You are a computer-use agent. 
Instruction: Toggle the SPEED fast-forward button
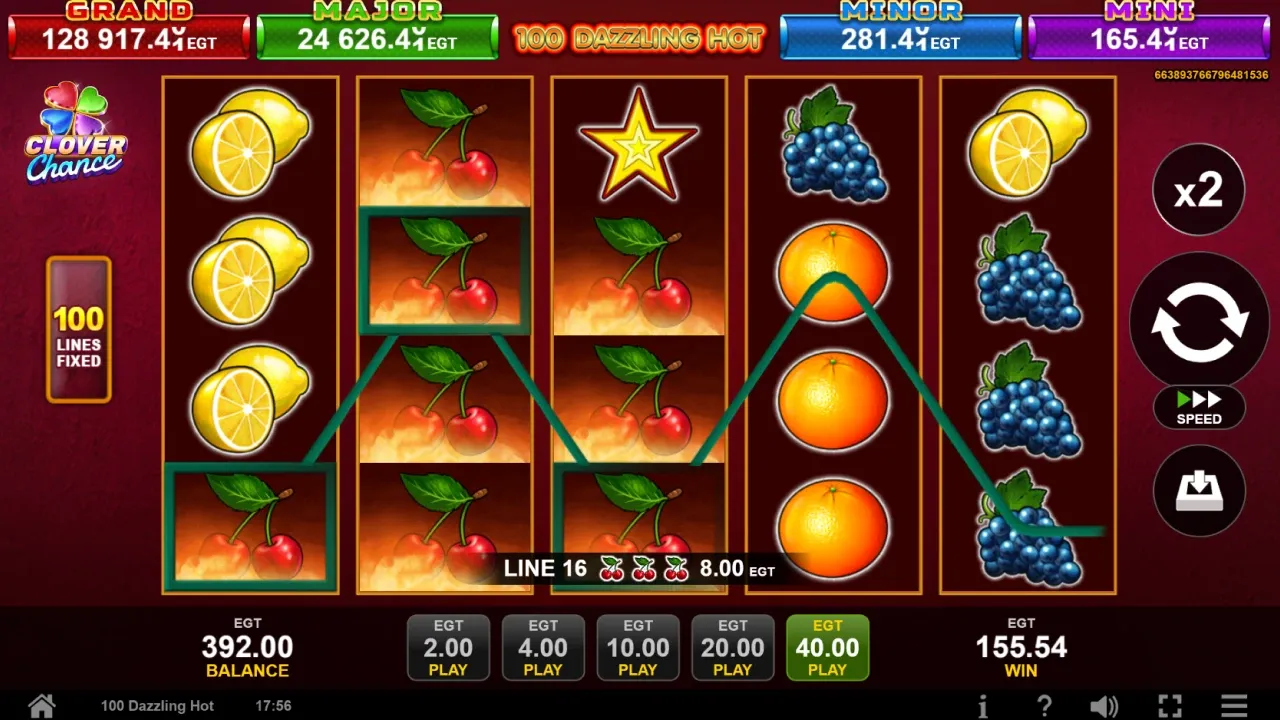click(1198, 407)
